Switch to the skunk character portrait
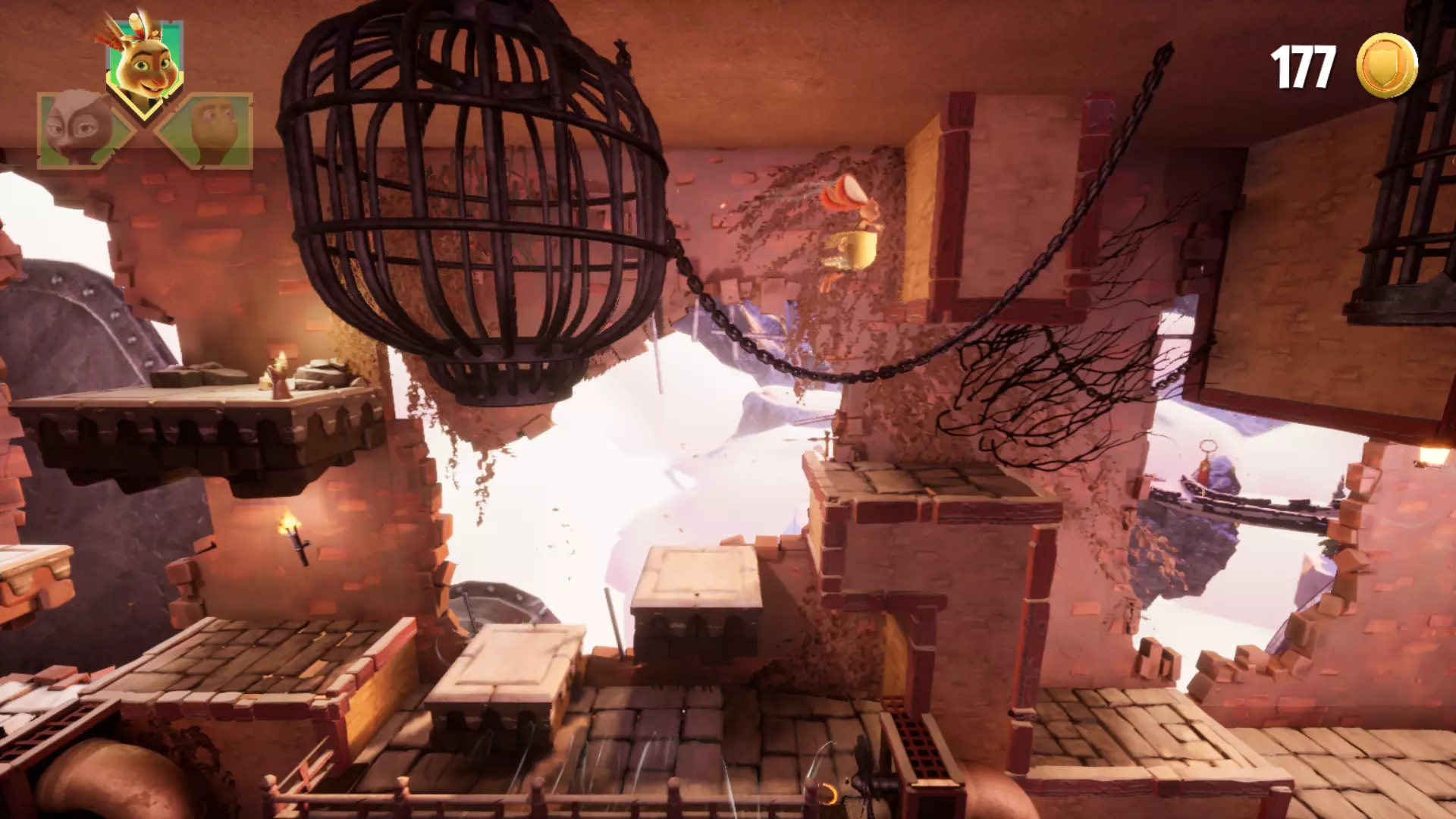This screenshot has height=819, width=1456. point(78,129)
